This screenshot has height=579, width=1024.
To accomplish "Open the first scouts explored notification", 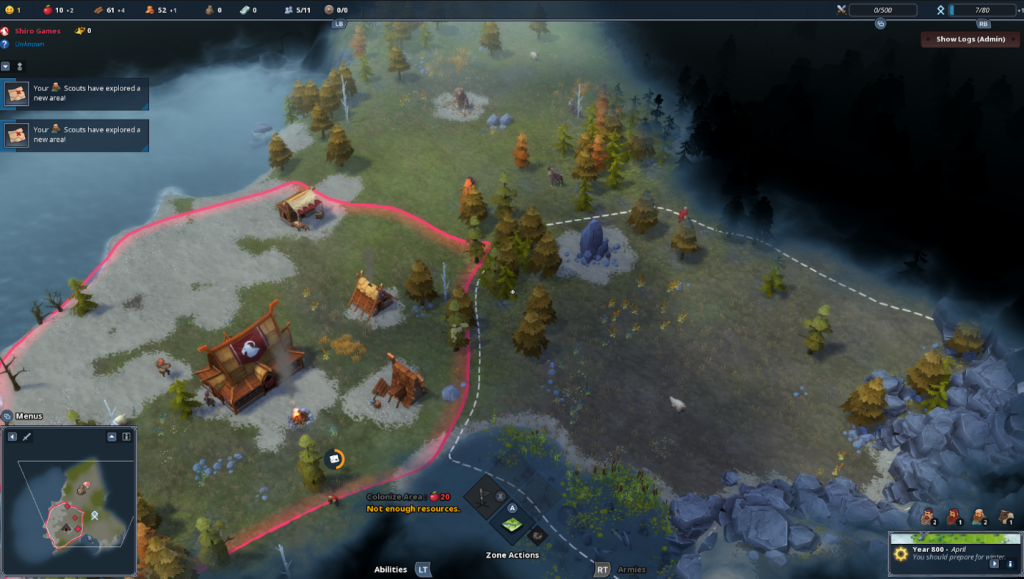I will [76, 93].
